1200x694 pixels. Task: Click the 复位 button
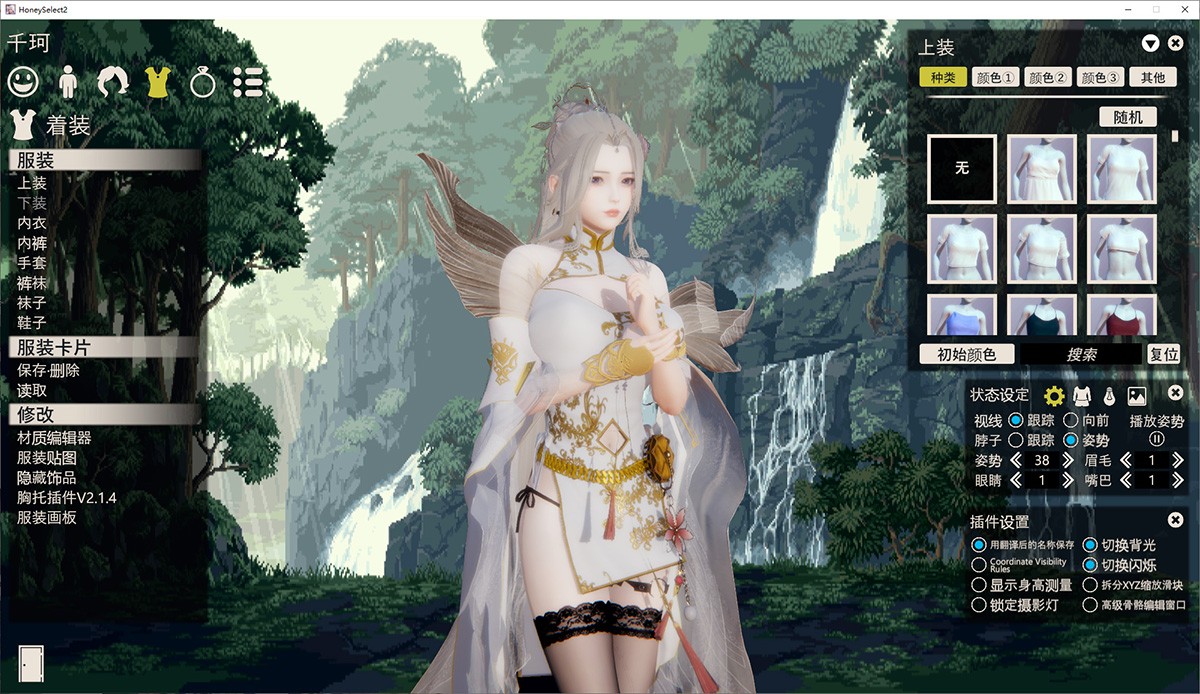click(1164, 354)
